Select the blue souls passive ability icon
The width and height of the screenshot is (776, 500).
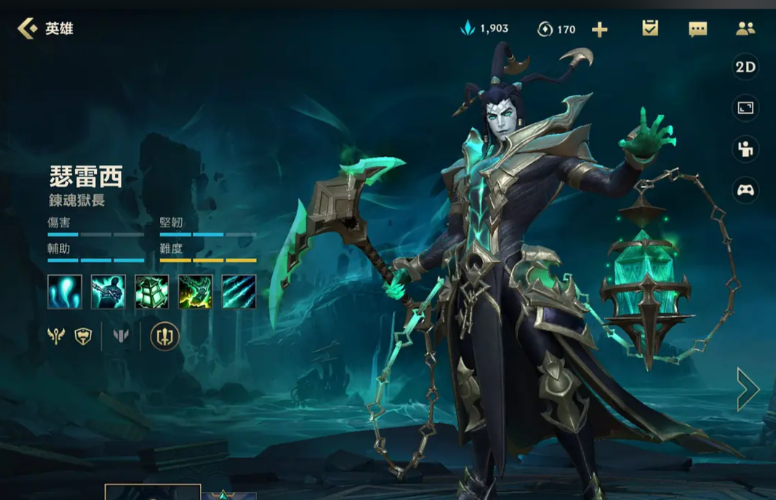pyautogui.click(x=64, y=291)
